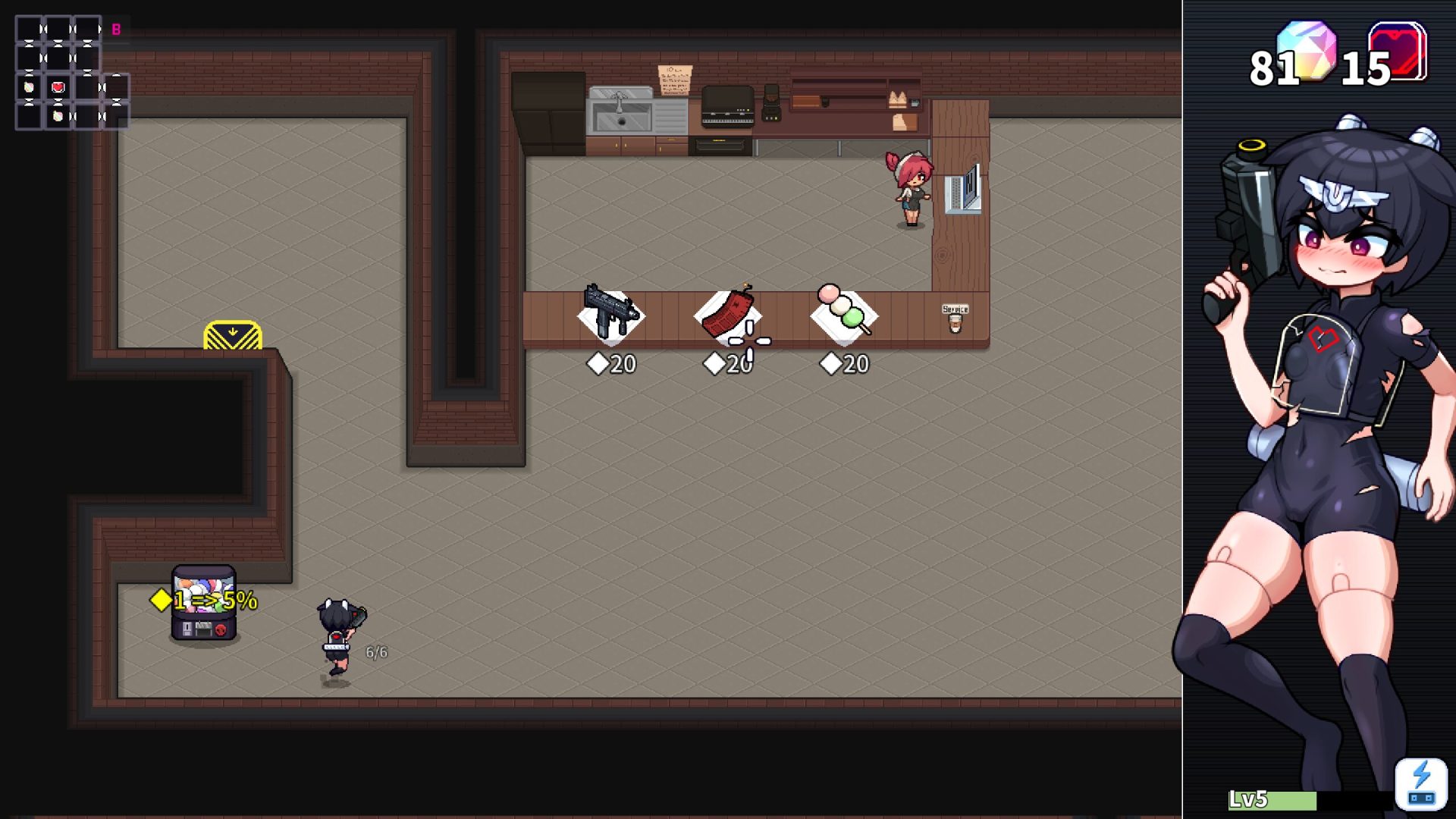Click the dungeon room minimap
The image size is (1456, 819).
pos(72,73)
